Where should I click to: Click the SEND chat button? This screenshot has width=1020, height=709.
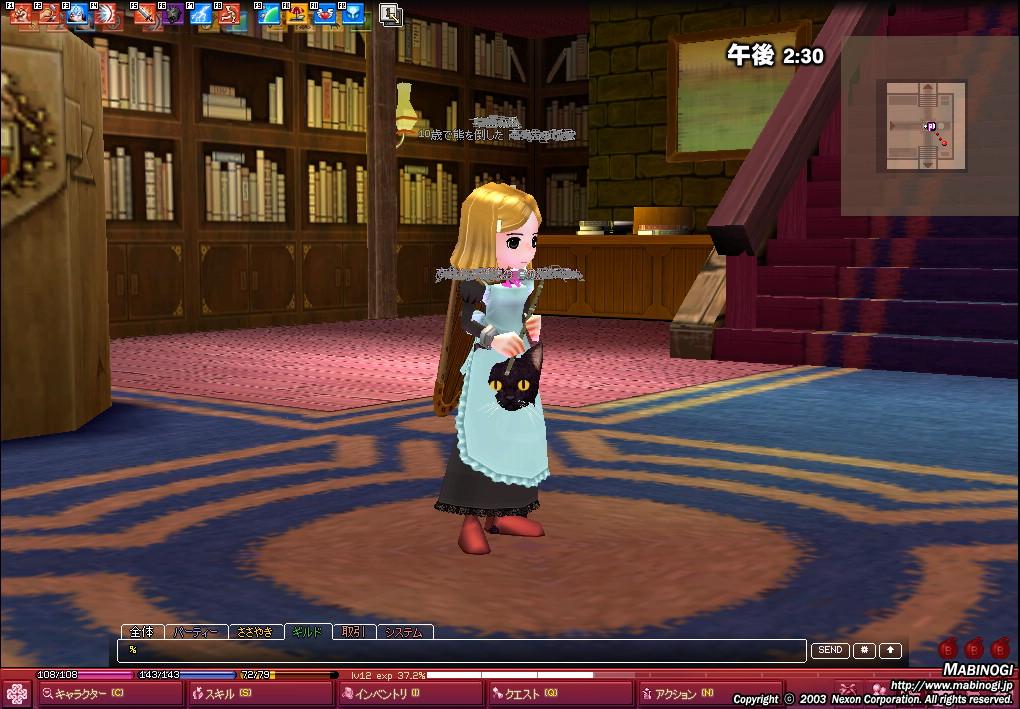(830, 650)
